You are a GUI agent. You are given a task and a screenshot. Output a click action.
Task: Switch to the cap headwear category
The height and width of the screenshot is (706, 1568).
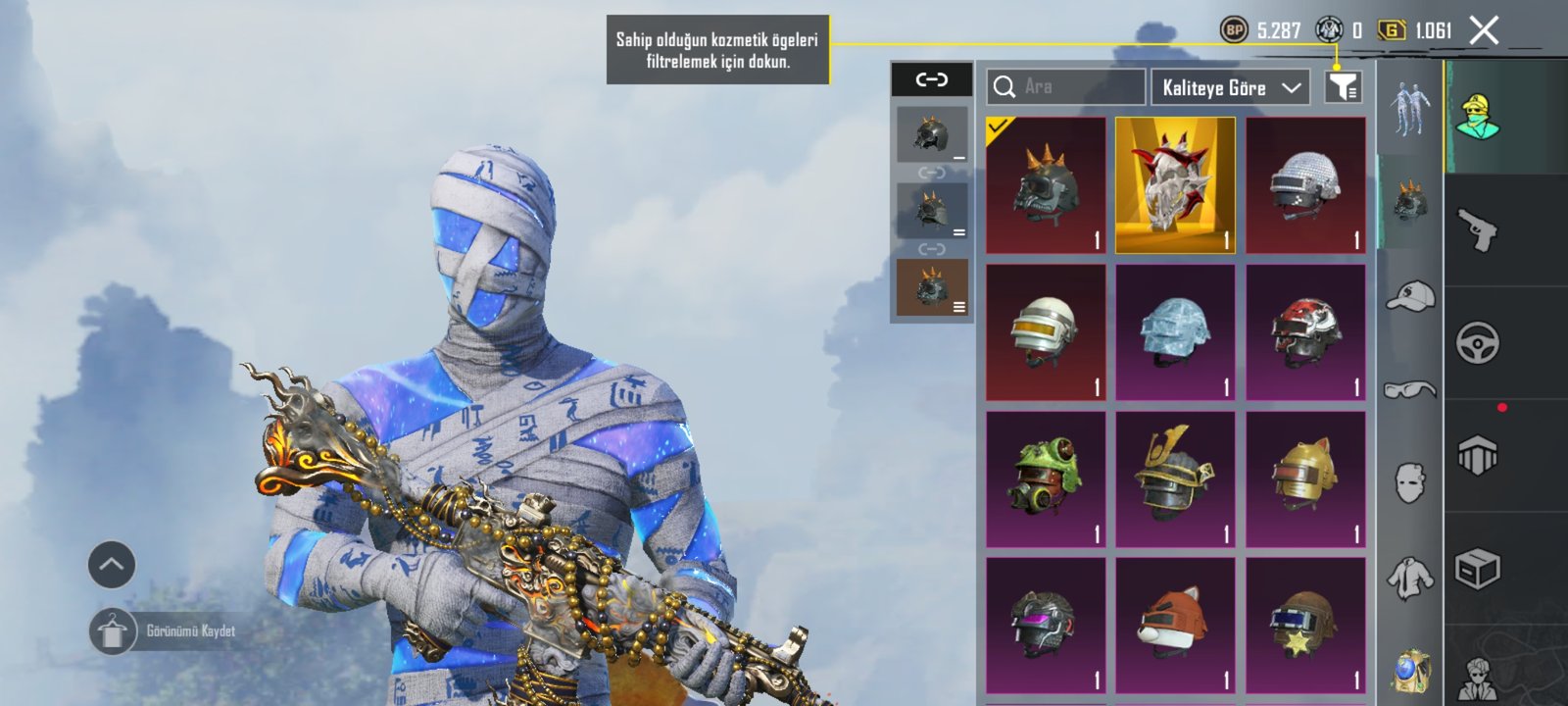1409,296
